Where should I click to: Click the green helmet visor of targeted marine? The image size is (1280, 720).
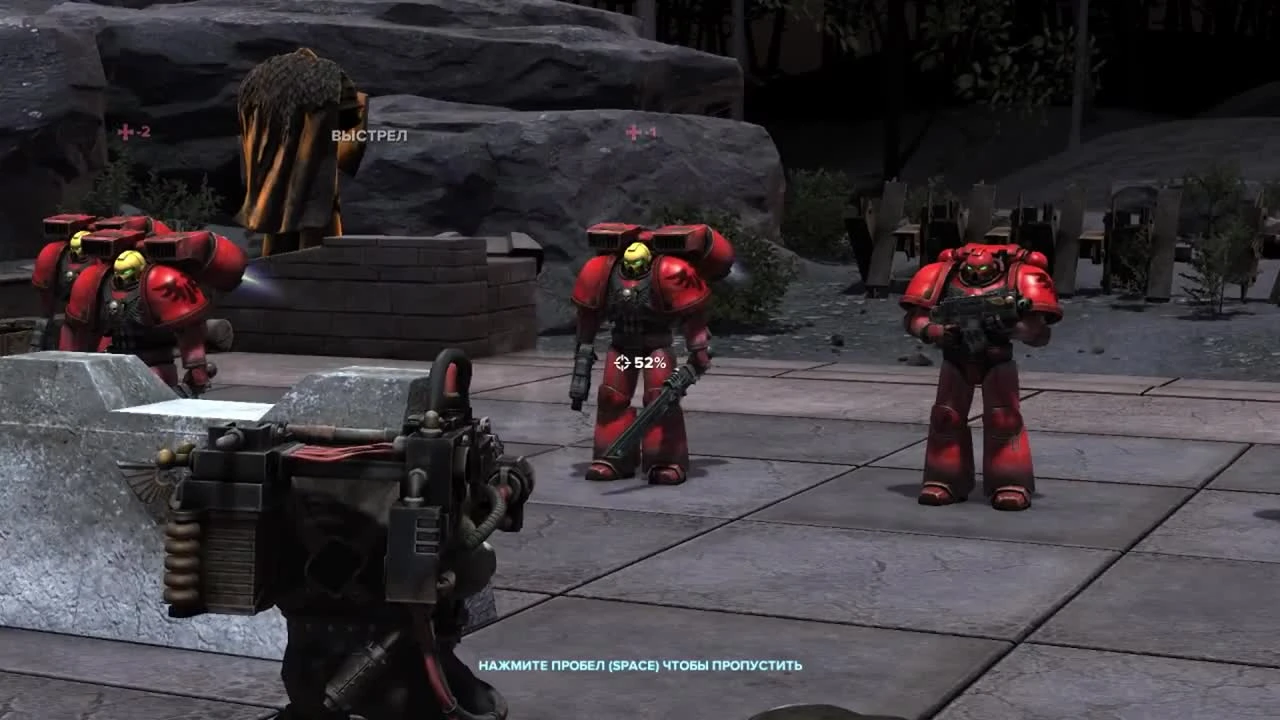point(638,260)
